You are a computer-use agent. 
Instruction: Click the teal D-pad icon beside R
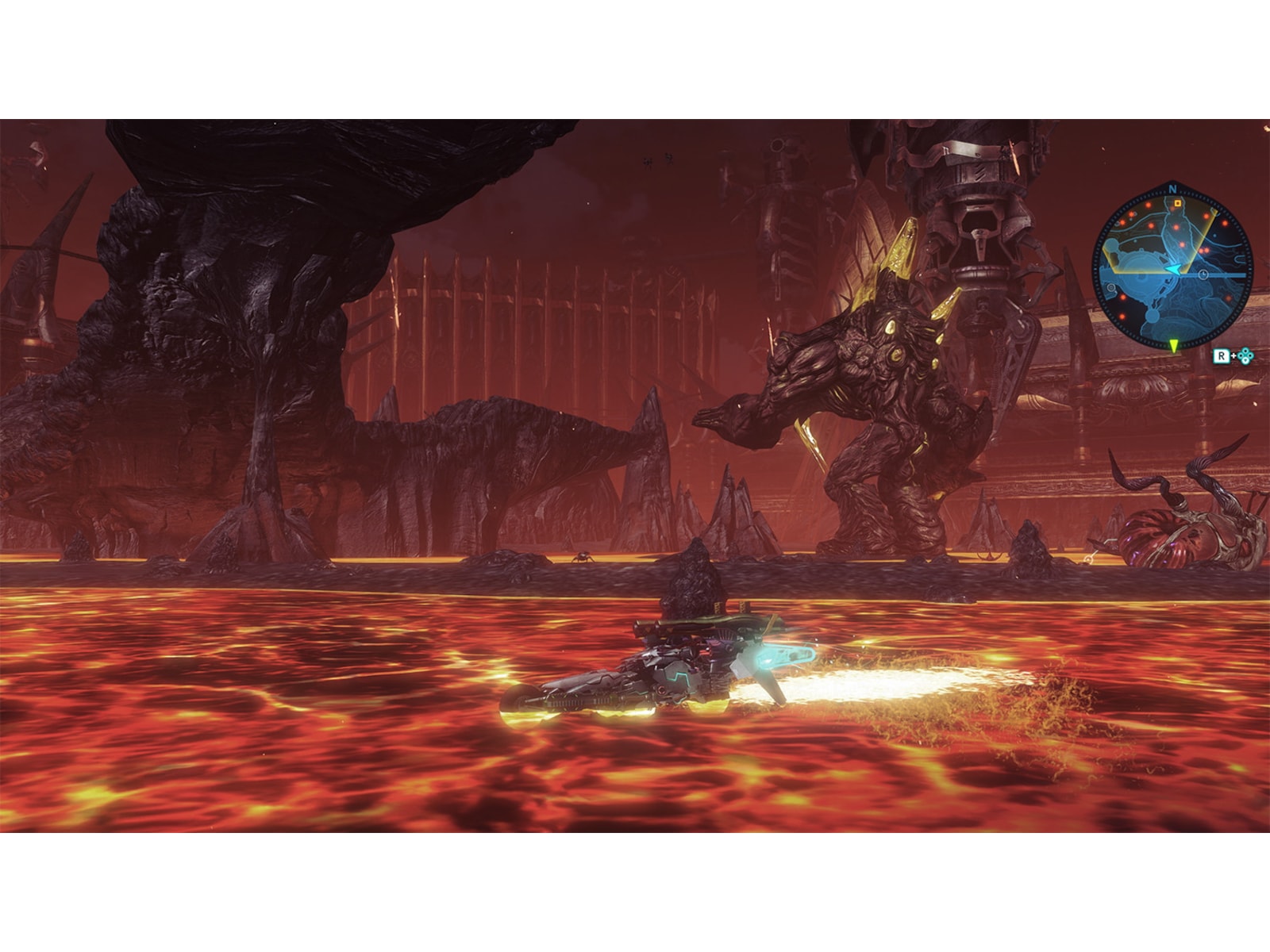click(x=1245, y=356)
